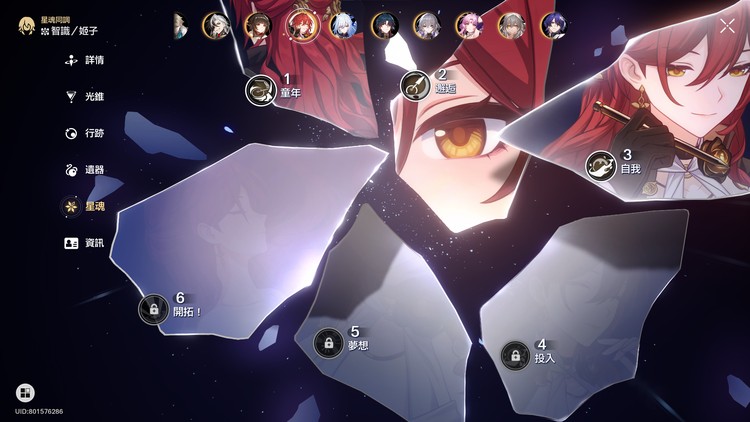Close the character screen with the X
This screenshot has height=422, width=750.
pyautogui.click(x=727, y=25)
